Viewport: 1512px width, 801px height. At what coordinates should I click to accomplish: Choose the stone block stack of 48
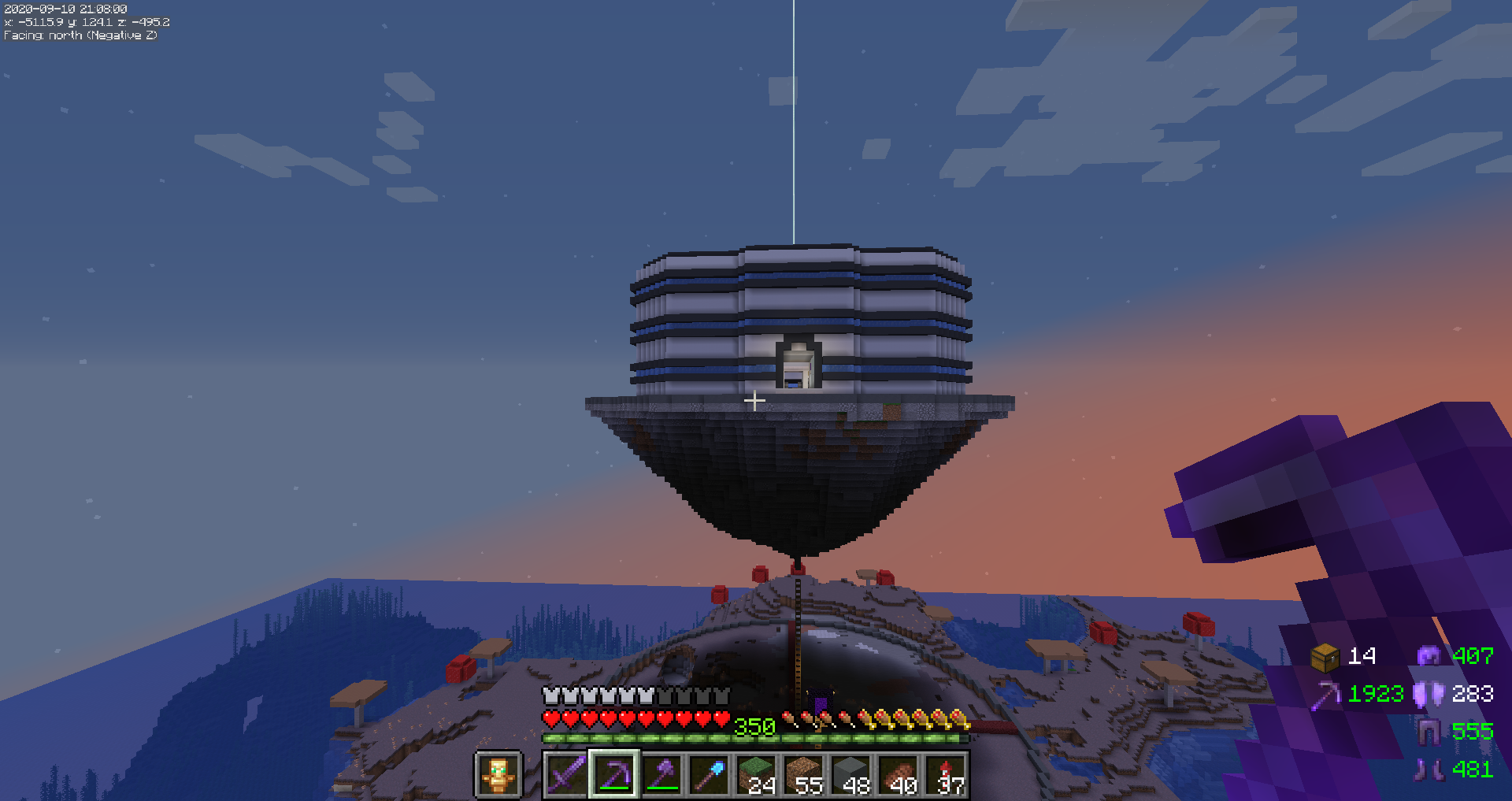851,775
